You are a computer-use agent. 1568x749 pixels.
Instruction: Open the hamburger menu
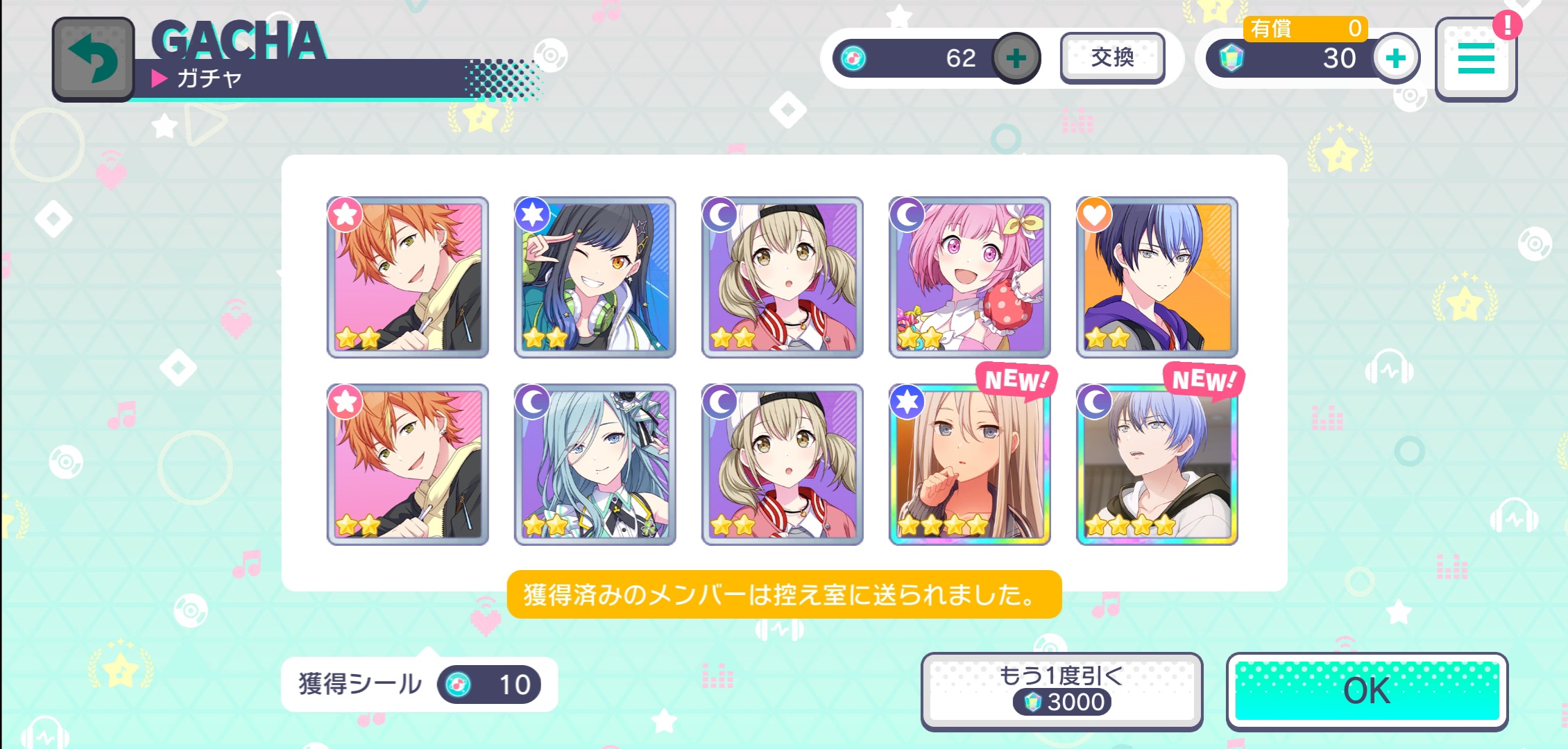[1476, 58]
